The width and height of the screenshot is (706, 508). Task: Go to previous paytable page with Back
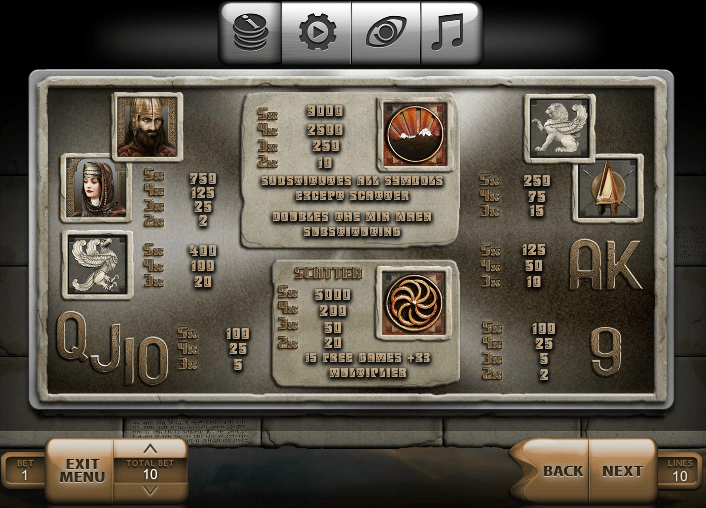tap(562, 471)
